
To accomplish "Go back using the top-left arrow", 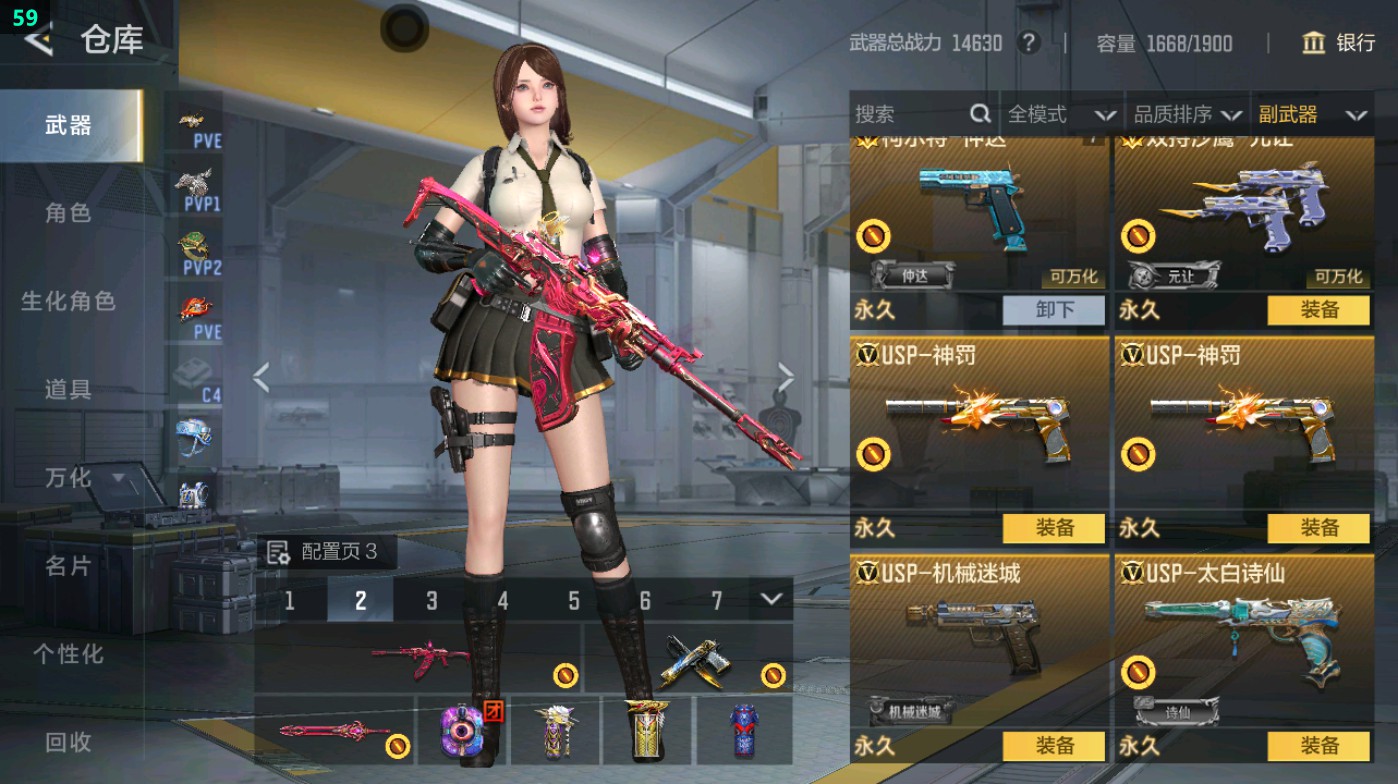I will tap(38, 40).
